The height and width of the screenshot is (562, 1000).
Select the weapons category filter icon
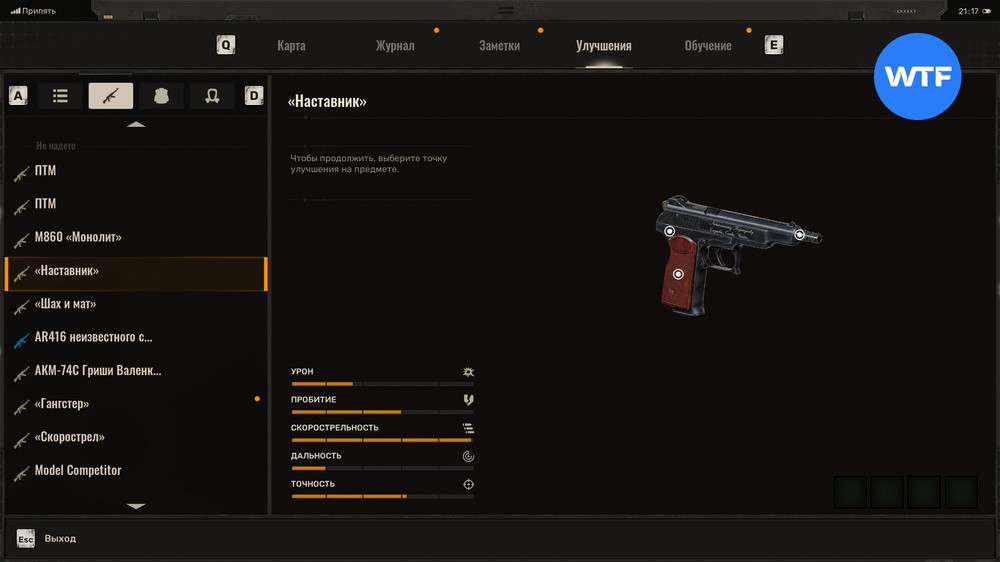pyautogui.click(x=110, y=96)
